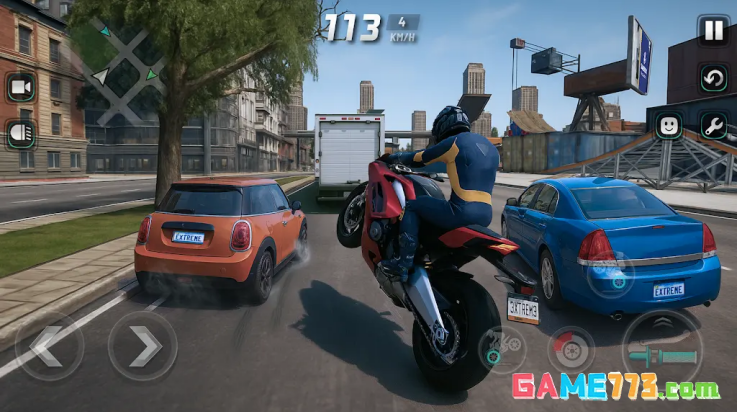Viewport: 737px width, 412px height.
Task: Open the wrench repair/settings button
Action: click(713, 125)
